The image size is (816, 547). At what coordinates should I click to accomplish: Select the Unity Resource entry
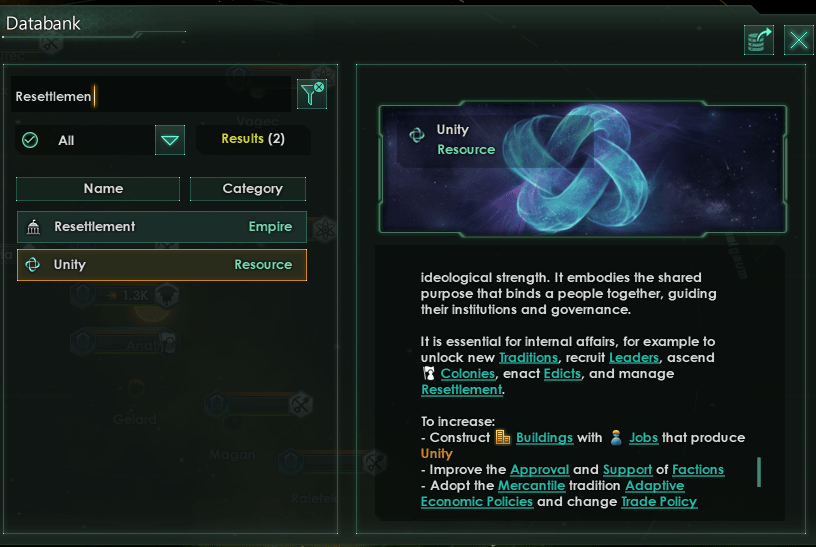click(x=161, y=265)
